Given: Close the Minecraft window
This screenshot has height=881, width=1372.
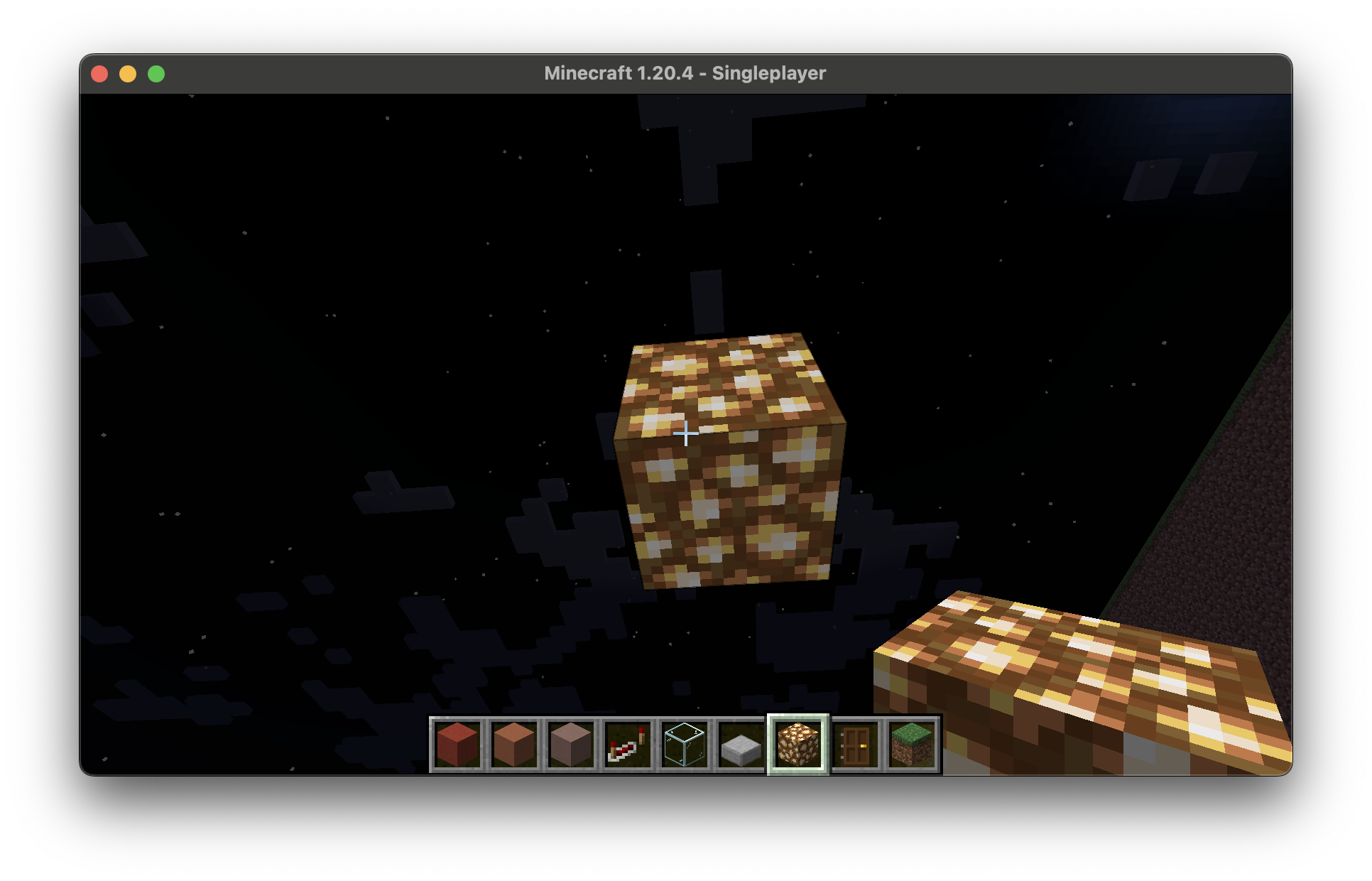Looking at the screenshot, I should point(99,74).
